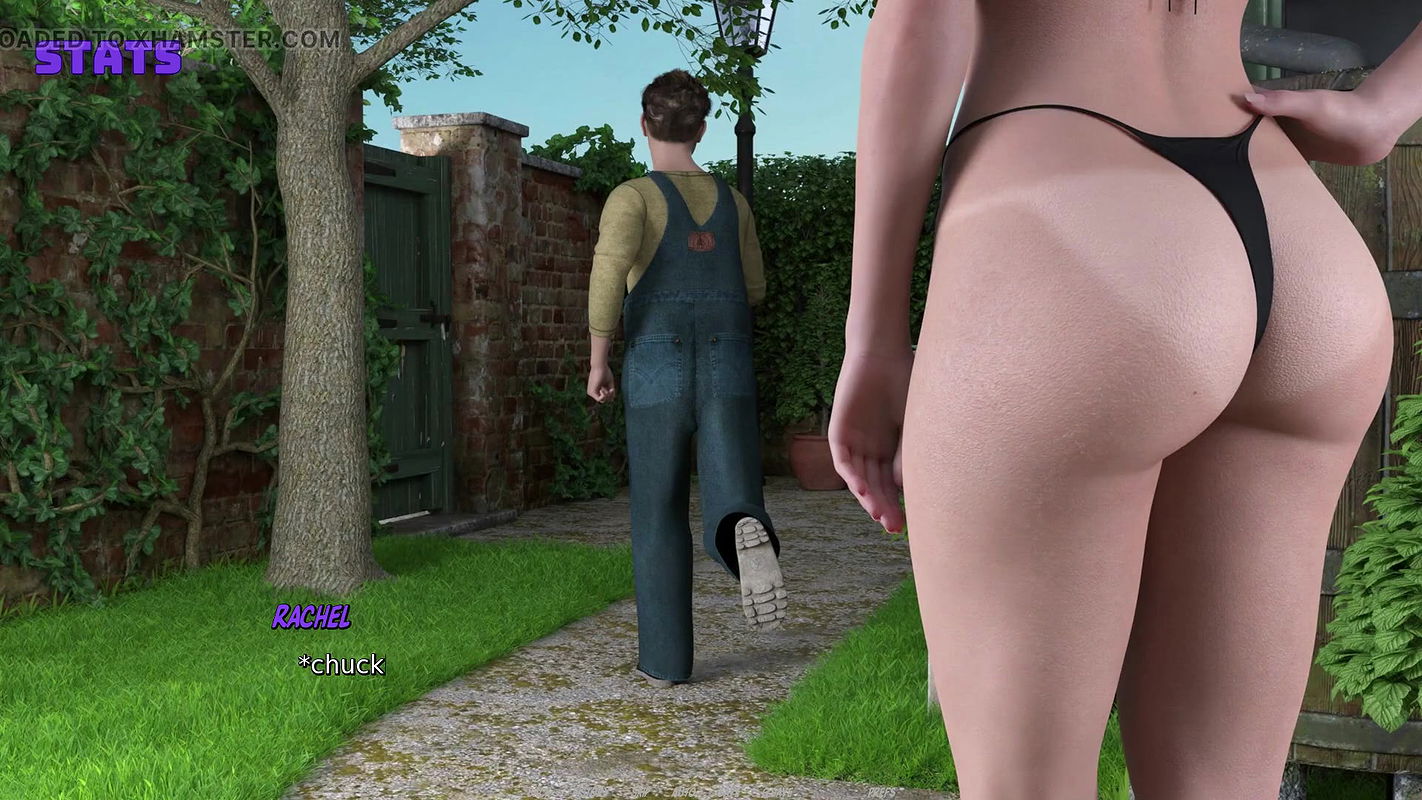Screen dimensions: 1422x800
Task: Quick save progress via Q.Save
Action: [x=776, y=792]
